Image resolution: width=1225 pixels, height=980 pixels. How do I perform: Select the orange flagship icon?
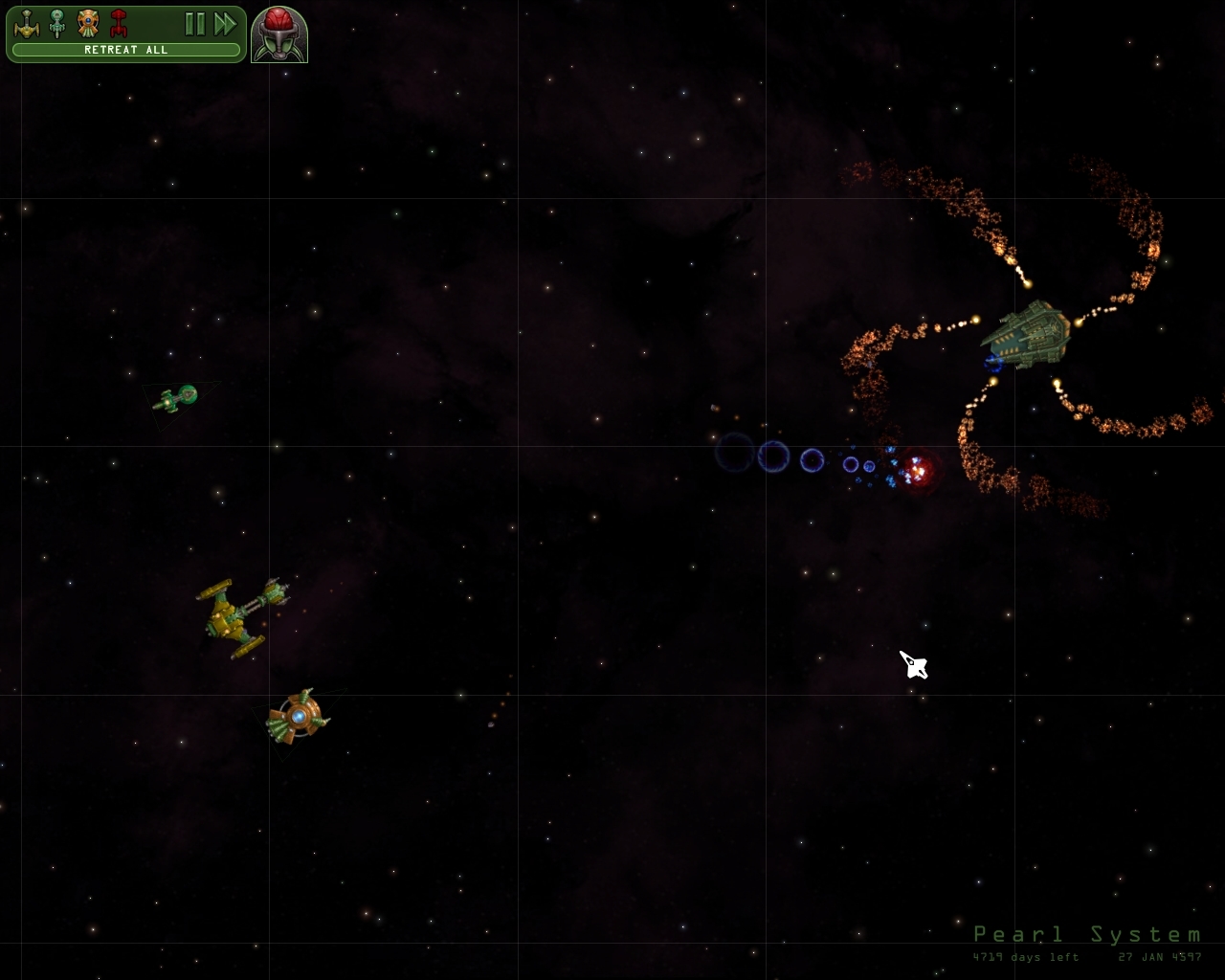click(x=87, y=24)
